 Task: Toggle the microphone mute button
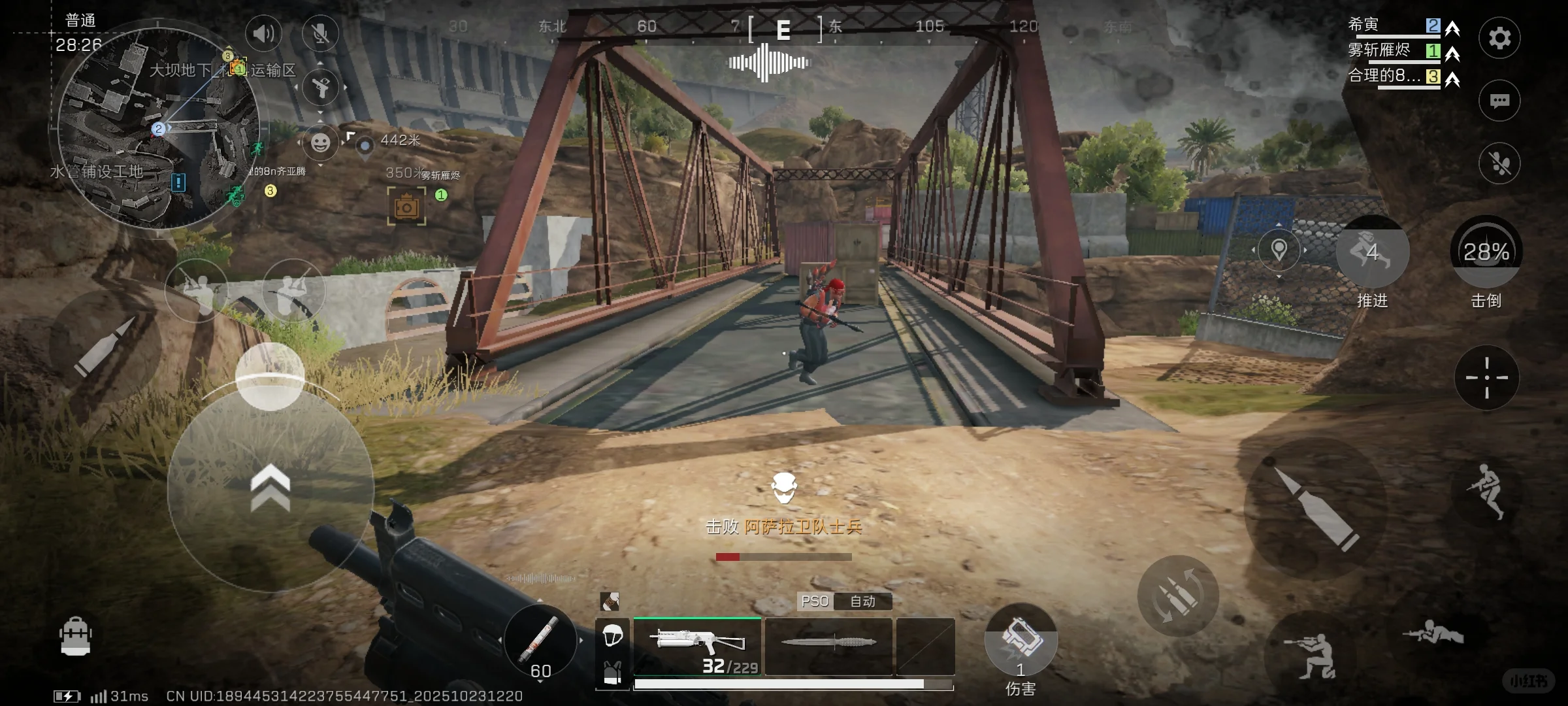coord(321,33)
